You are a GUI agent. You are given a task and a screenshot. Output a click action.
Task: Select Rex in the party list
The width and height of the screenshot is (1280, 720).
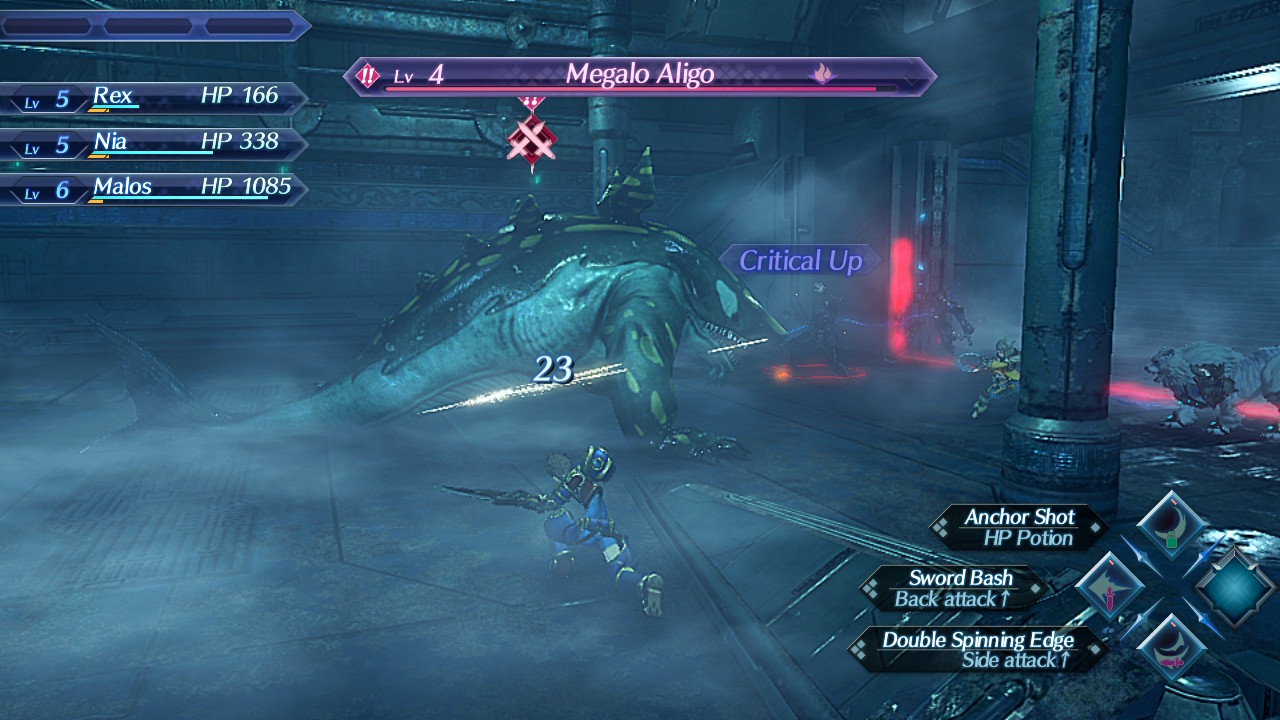tap(155, 97)
